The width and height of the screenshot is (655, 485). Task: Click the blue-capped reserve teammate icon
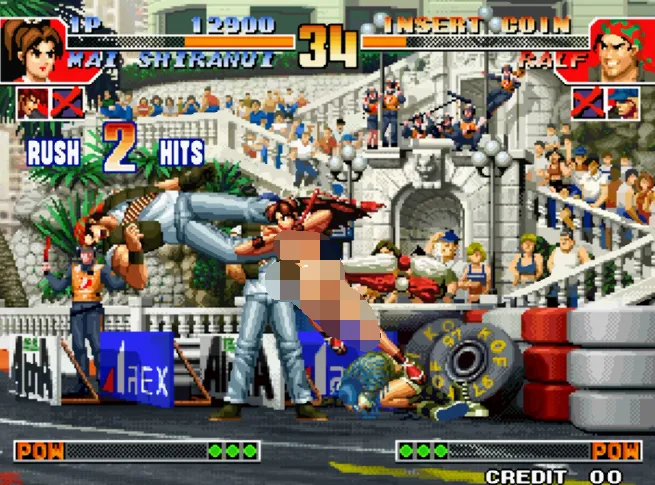click(x=623, y=103)
